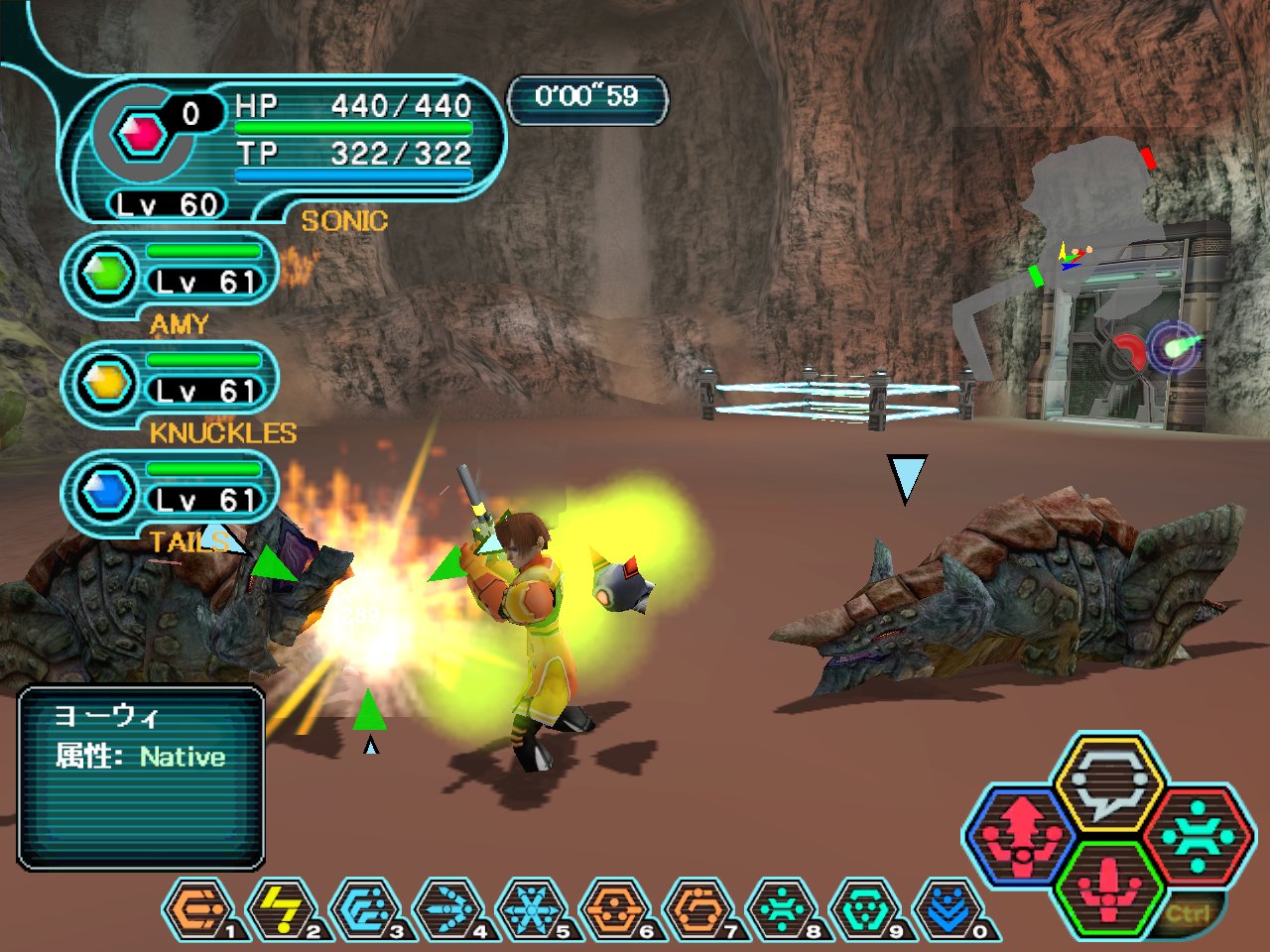Cast the teal hexagon technique in slot 9

click(865, 909)
